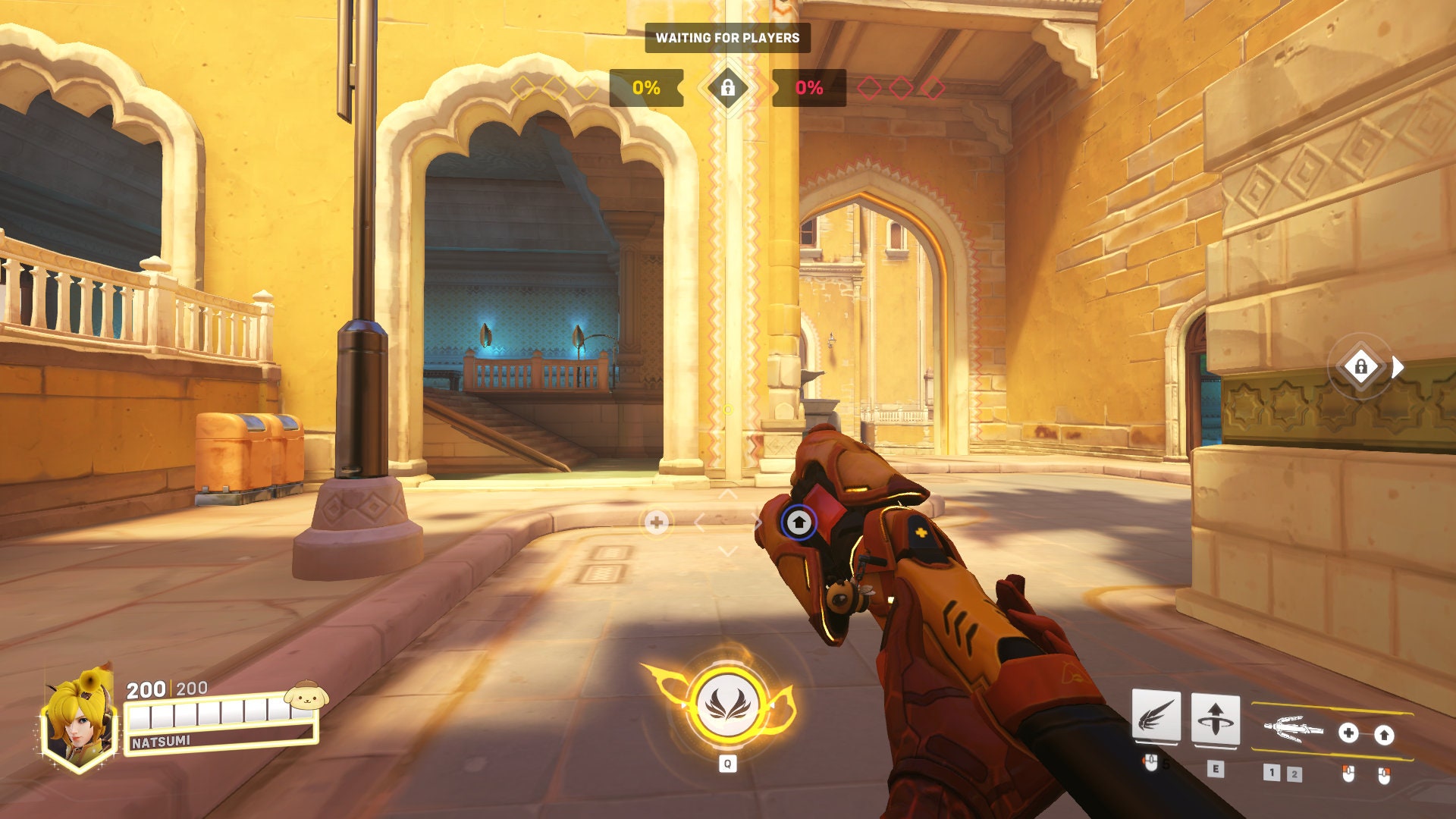Click the yellow 0% team progress meter
Image resolution: width=1456 pixels, height=819 pixels.
pos(647,87)
